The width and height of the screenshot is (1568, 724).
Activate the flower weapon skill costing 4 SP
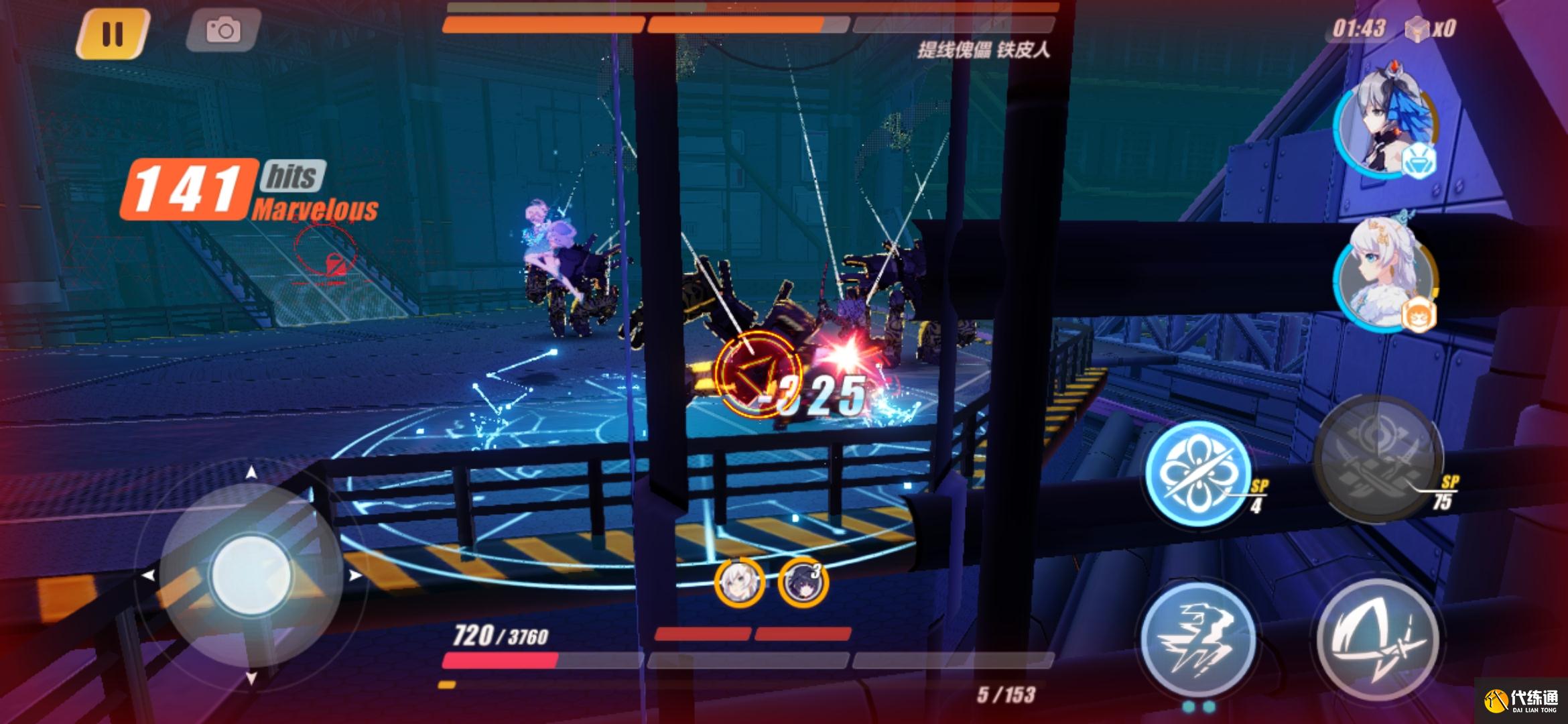pyautogui.click(x=1197, y=472)
